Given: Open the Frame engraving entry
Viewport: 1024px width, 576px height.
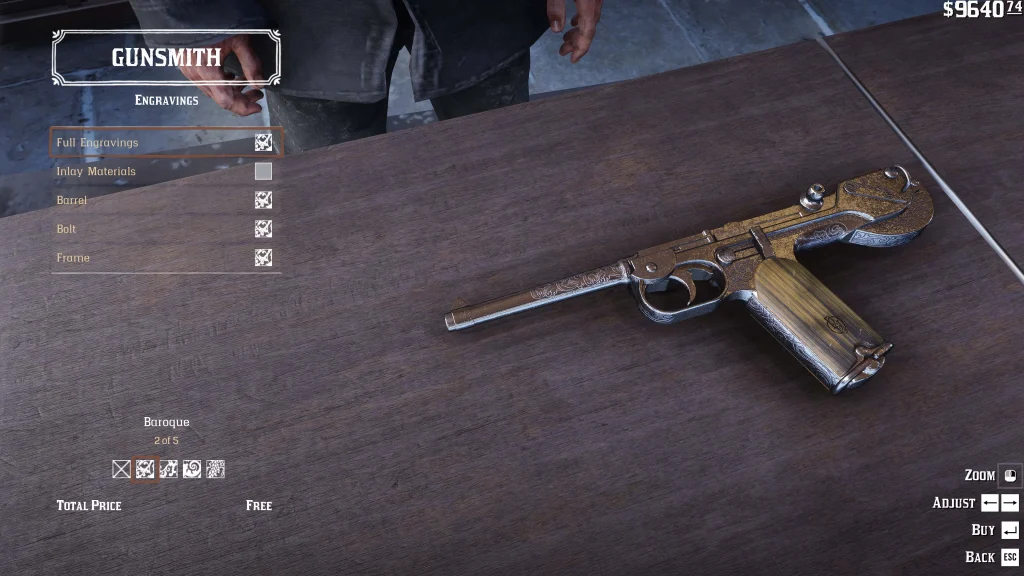Looking at the screenshot, I should pyautogui.click(x=166, y=258).
